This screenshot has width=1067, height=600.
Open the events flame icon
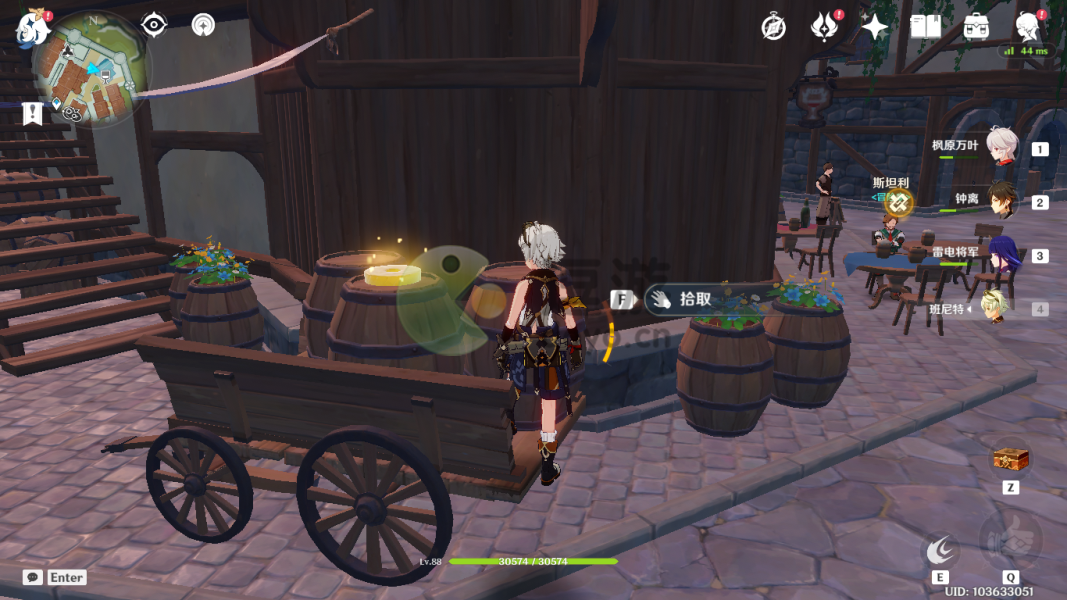click(x=824, y=27)
